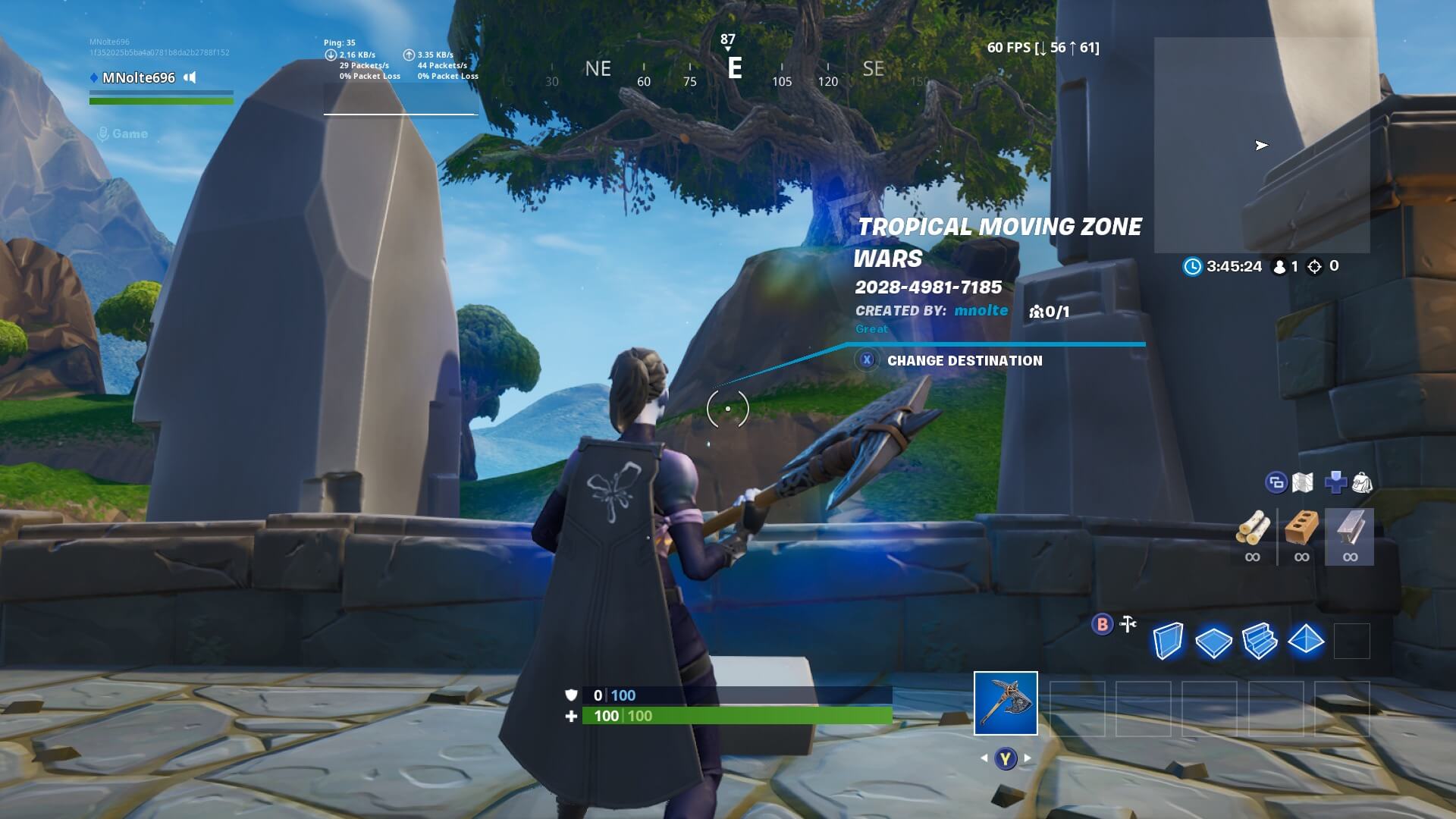
Task: Open the folded map icon
Action: point(1303,482)
